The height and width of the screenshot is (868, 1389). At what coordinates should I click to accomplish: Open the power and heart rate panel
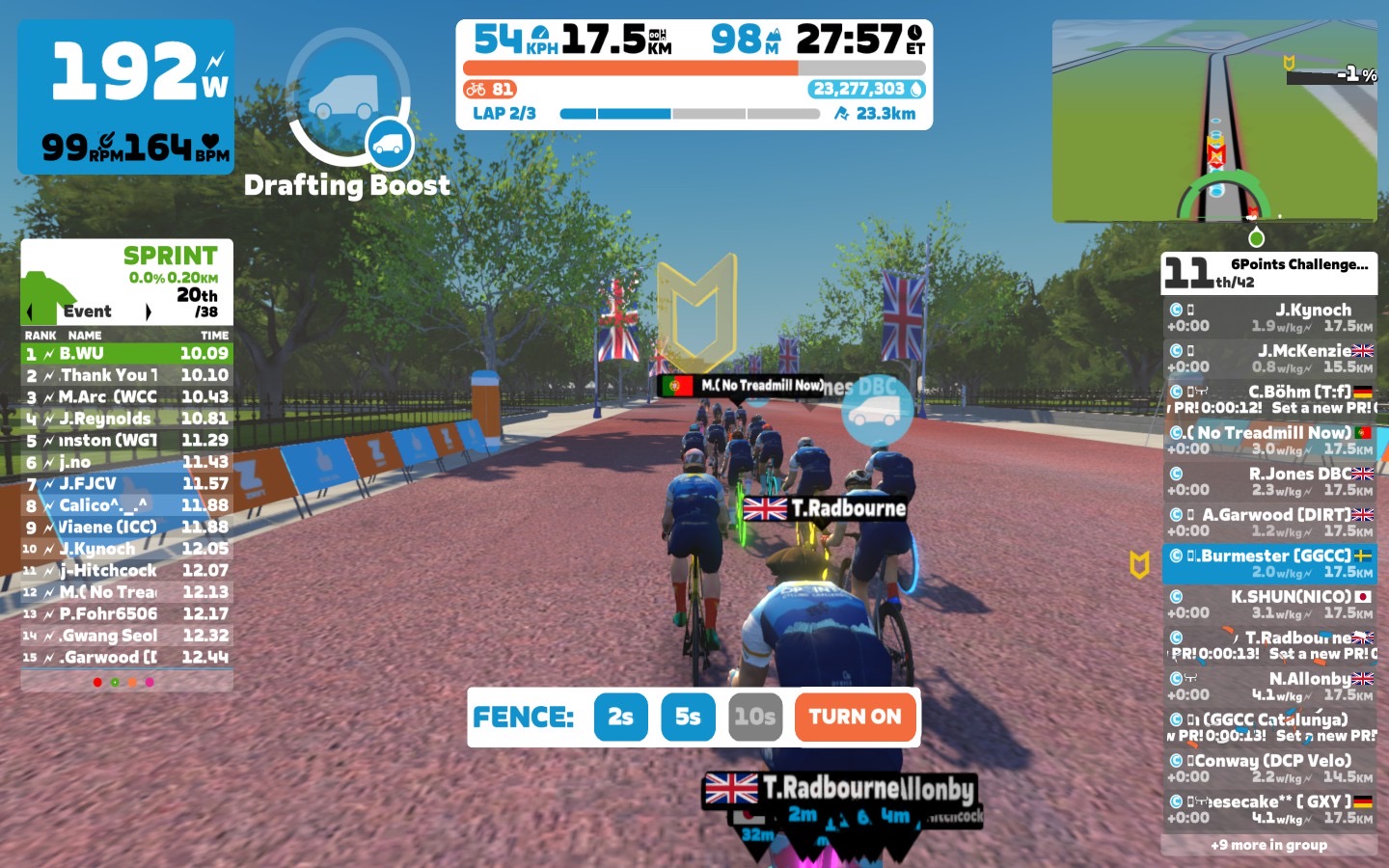click(126, 97)
